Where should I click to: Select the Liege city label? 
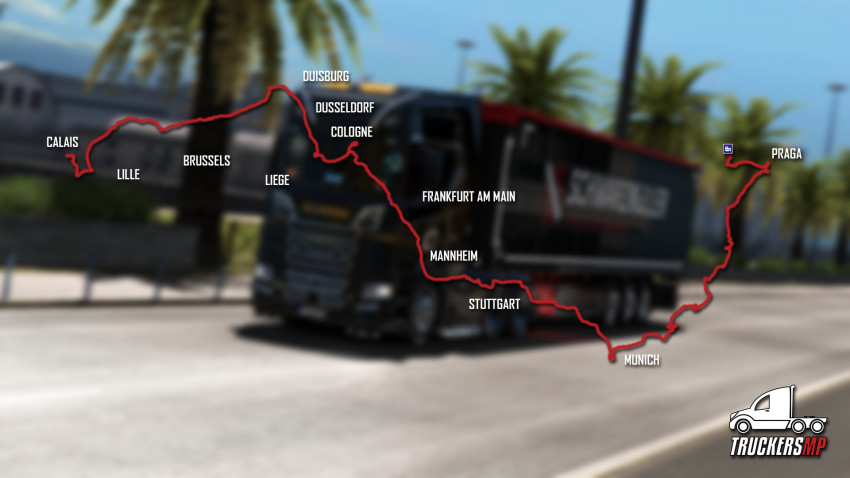point(277,180)
